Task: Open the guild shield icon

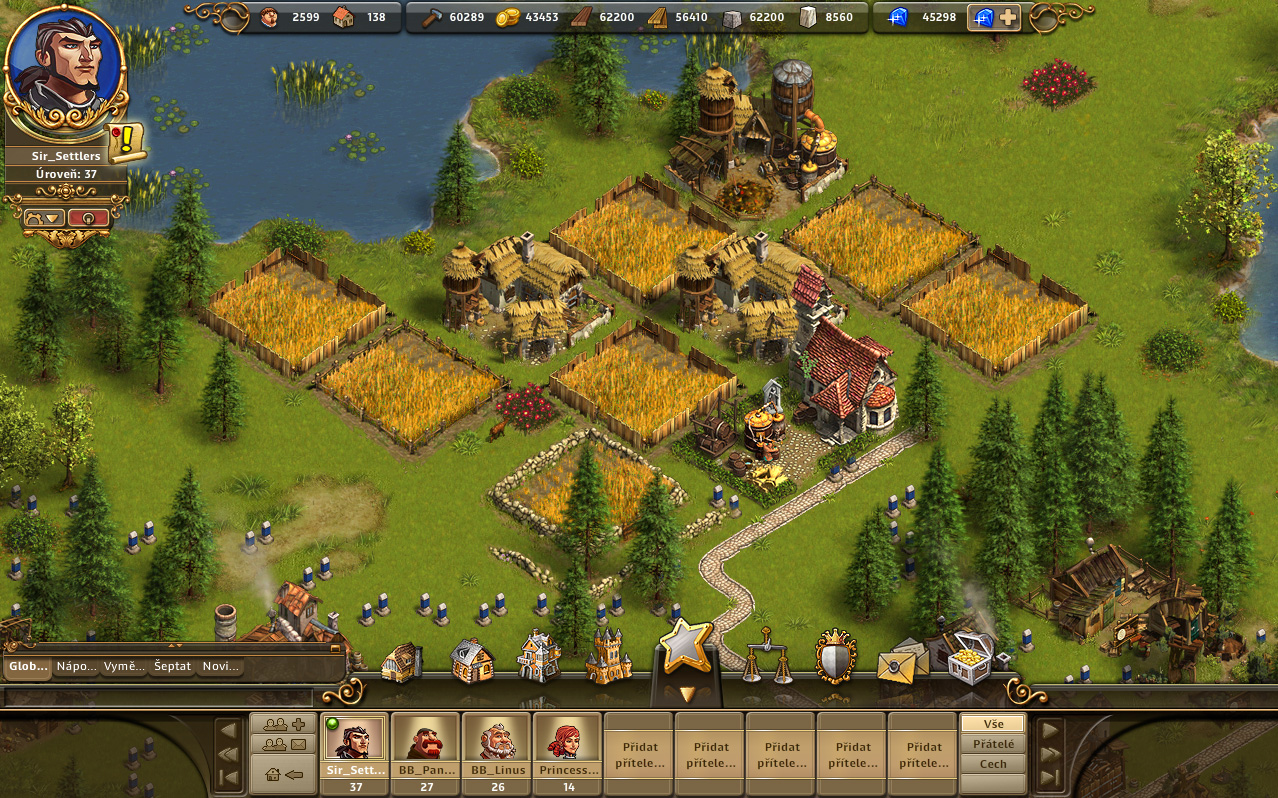Action: pyautogui.click(x=835, y=657)
